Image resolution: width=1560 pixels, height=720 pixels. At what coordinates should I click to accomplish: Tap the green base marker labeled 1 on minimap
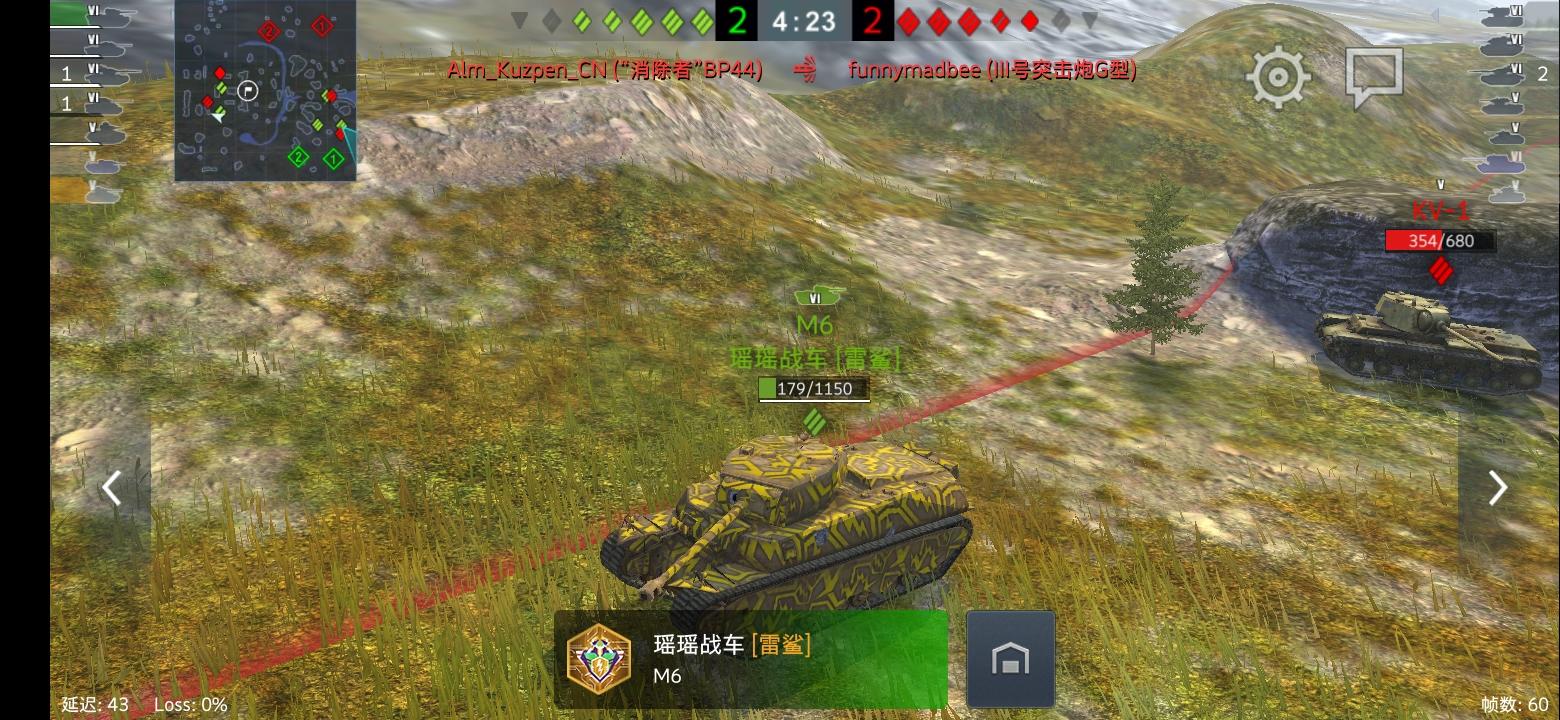click(333, 158)
